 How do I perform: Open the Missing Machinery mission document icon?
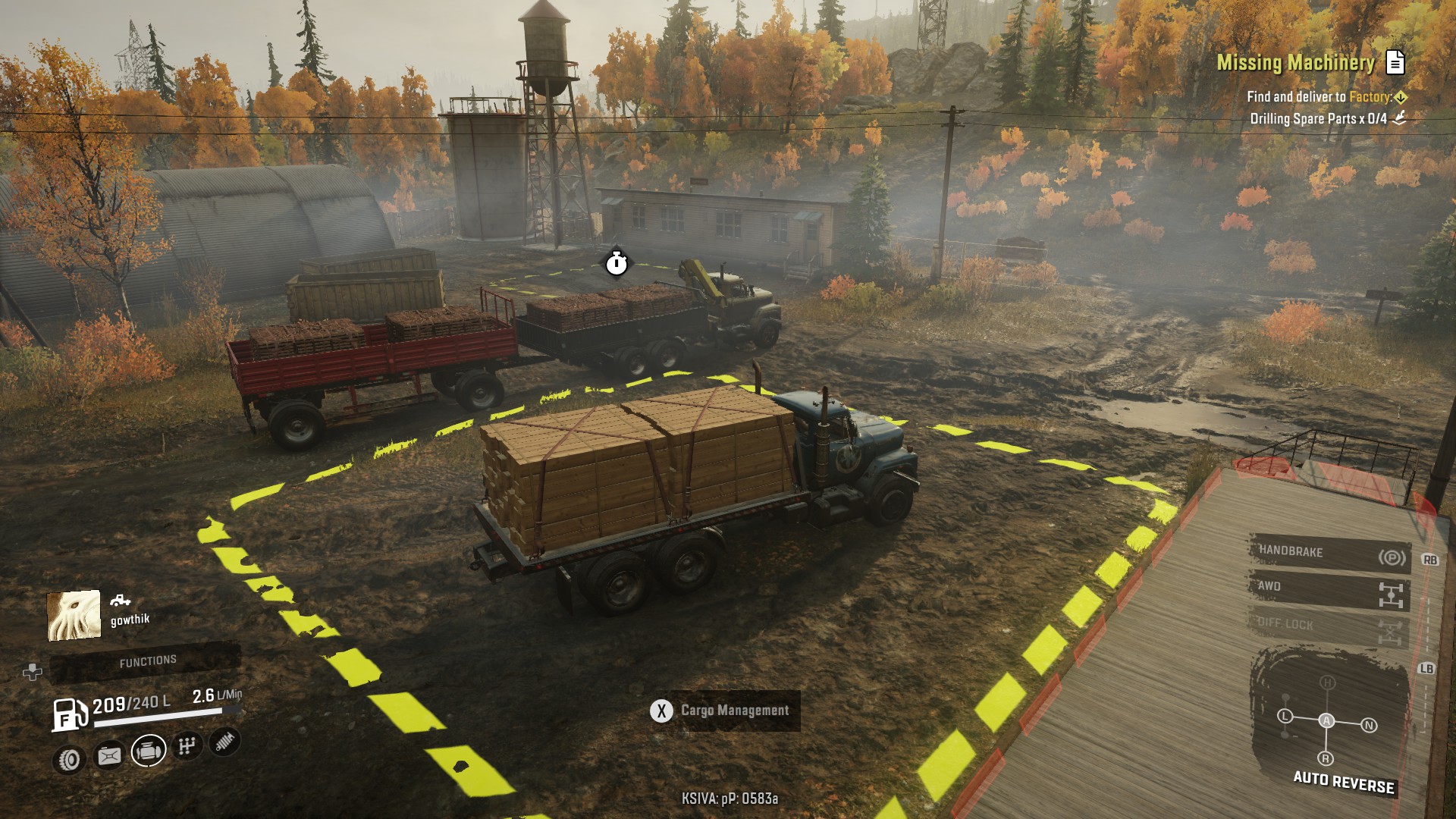point(1395,62)
